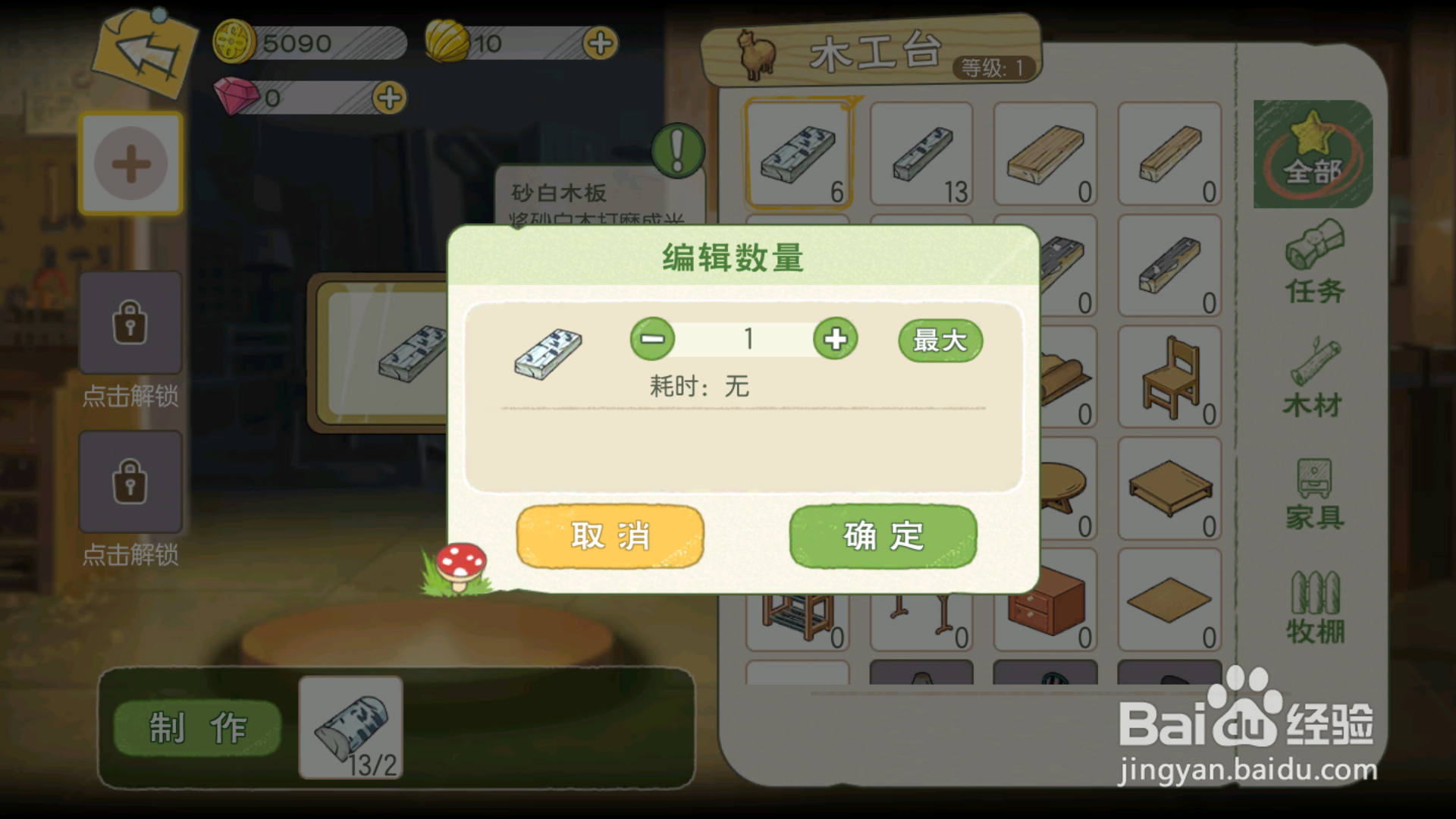This screenshot has height=819, width=1456.
Task: Confirm crafting with the 确定 button
Action: (880, 535)
